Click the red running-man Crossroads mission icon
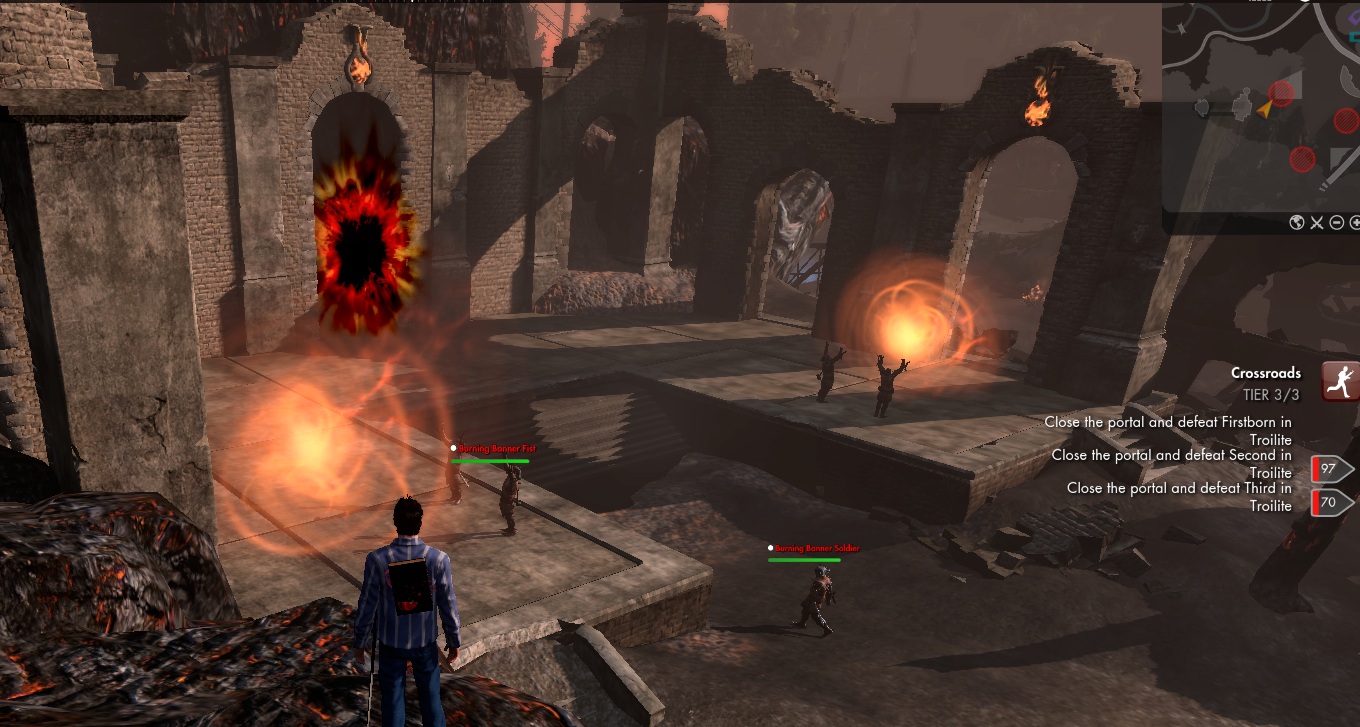This screenshot has width=1360, height=727. tap(1340, 381)
